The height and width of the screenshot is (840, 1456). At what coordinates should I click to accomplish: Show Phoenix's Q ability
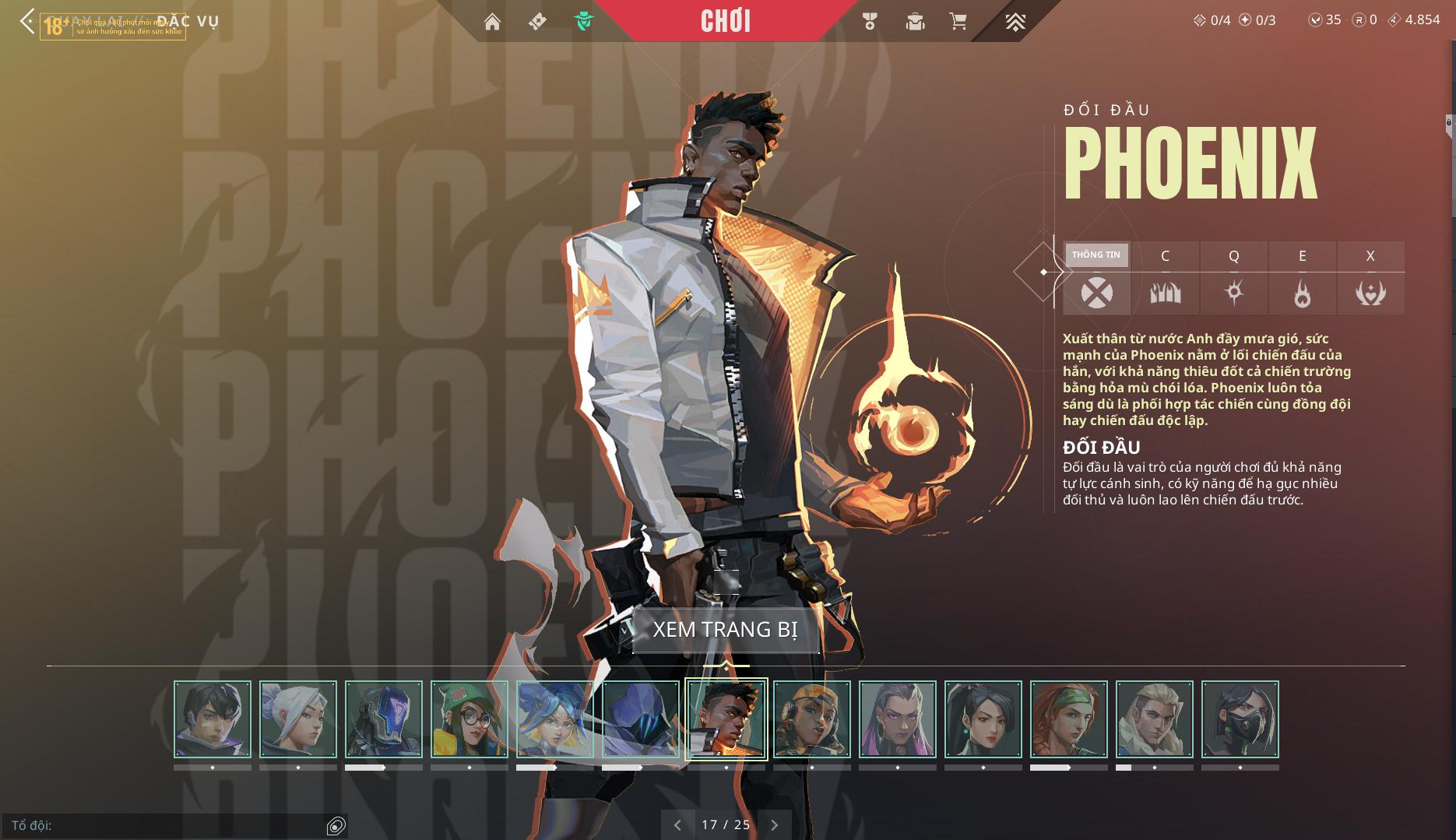point(1233,293)
